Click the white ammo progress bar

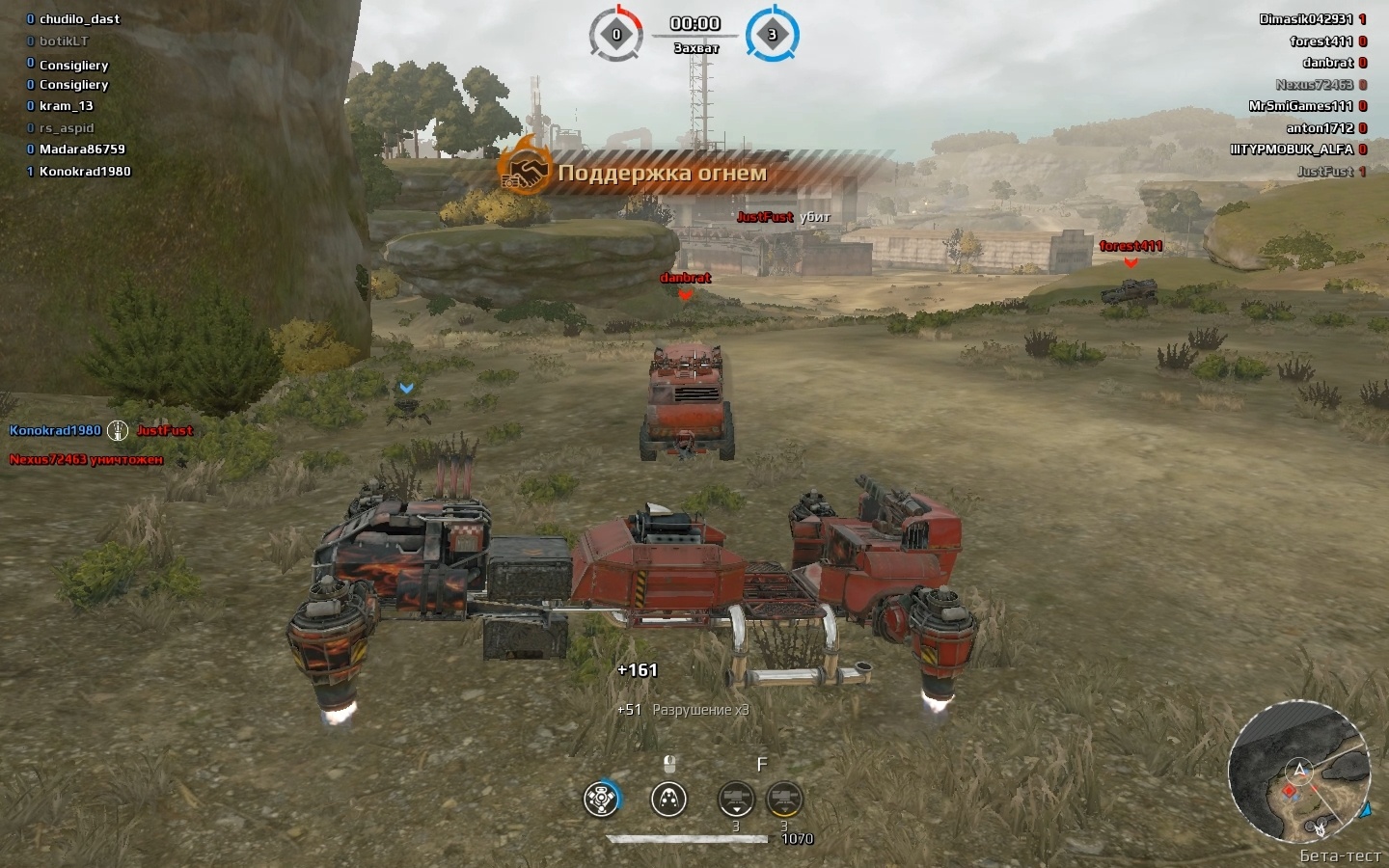688,837
